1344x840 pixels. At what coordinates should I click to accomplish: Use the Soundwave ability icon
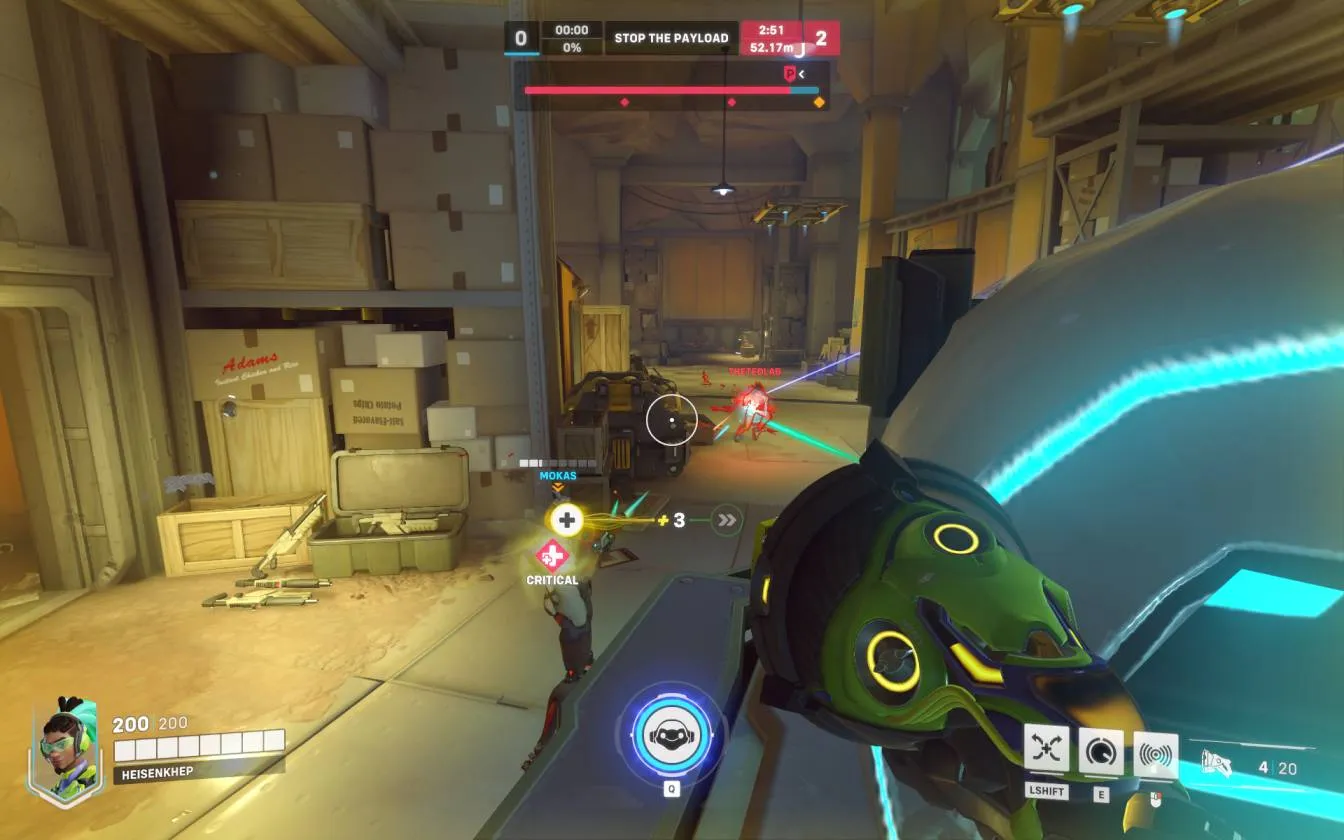1155,754
